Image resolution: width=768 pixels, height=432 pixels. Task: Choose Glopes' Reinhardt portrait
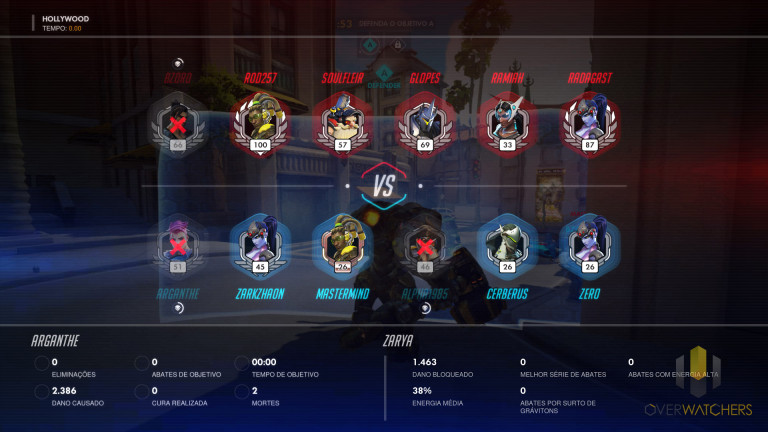[425, 122]
